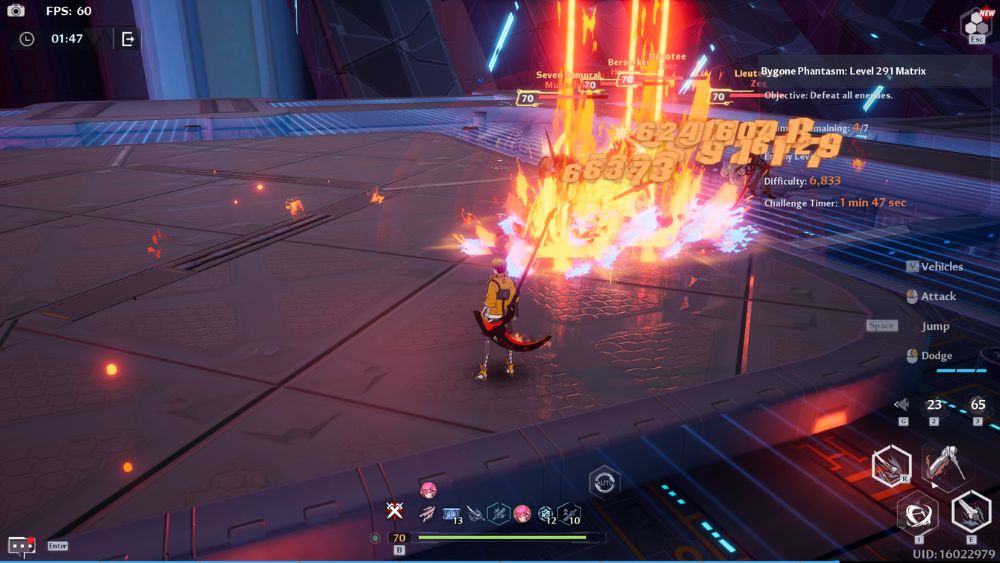Tap the Attack control
The width and height of the screenshot is (1000, 563).
[938, 297]
